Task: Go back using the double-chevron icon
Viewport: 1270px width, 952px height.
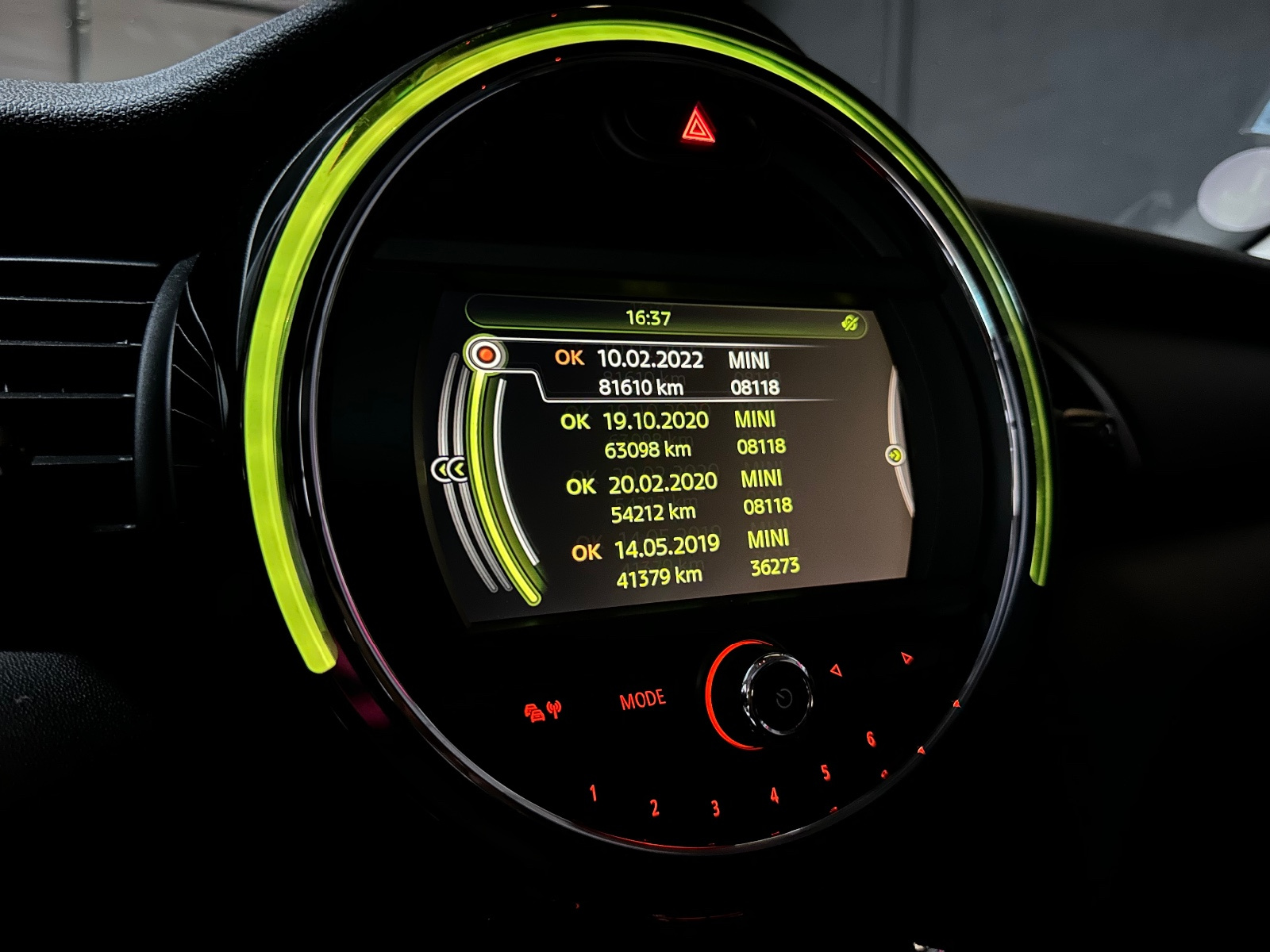Action: pyautogui.click(x=450, y=470)
